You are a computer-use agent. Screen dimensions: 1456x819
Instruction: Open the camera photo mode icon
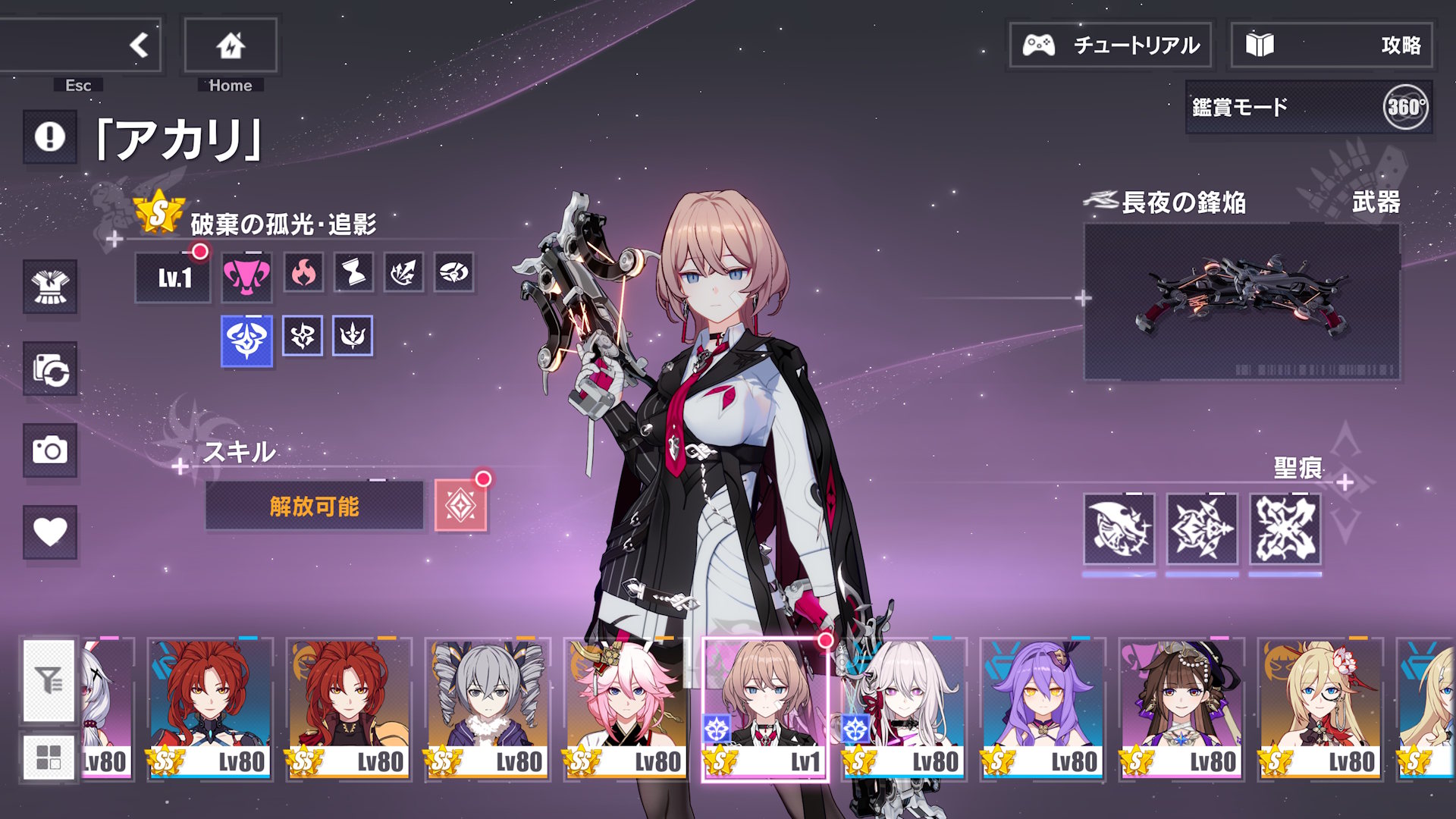pos(50,450)
